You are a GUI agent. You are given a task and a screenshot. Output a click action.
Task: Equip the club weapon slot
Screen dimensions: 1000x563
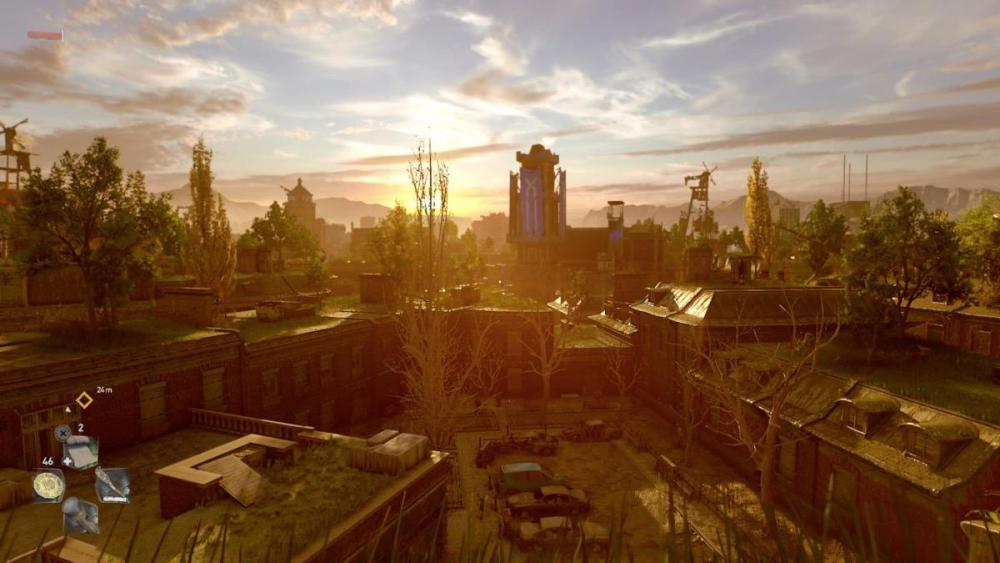coord(112,485)
